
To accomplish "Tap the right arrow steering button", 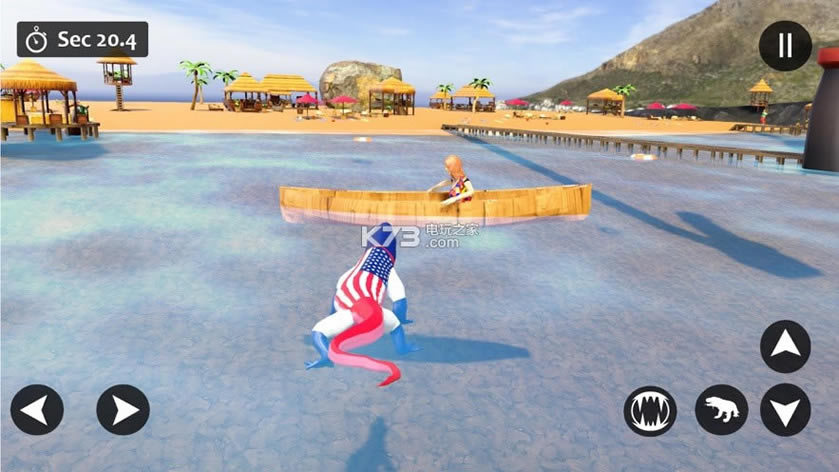I will click(x=123, y=410).
